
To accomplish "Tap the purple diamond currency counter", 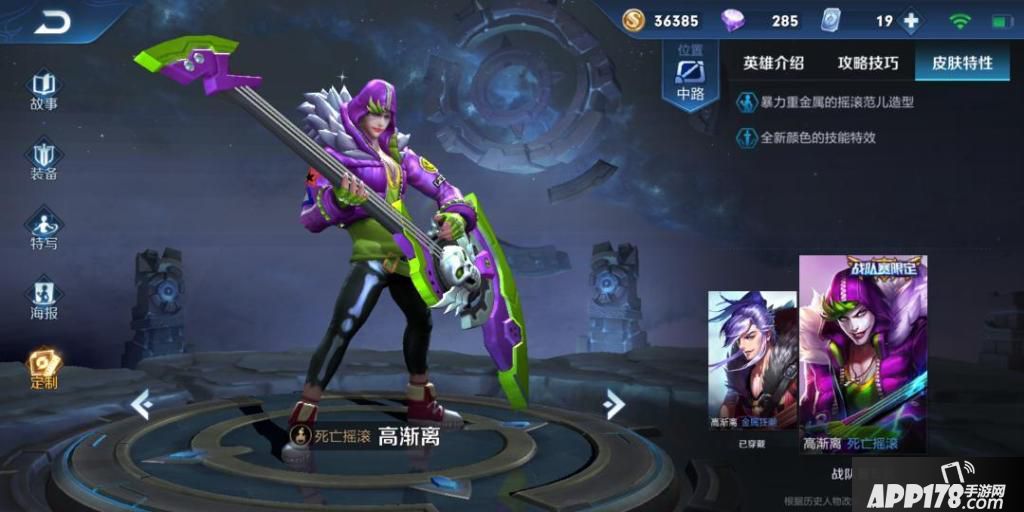I will (762, 21).
